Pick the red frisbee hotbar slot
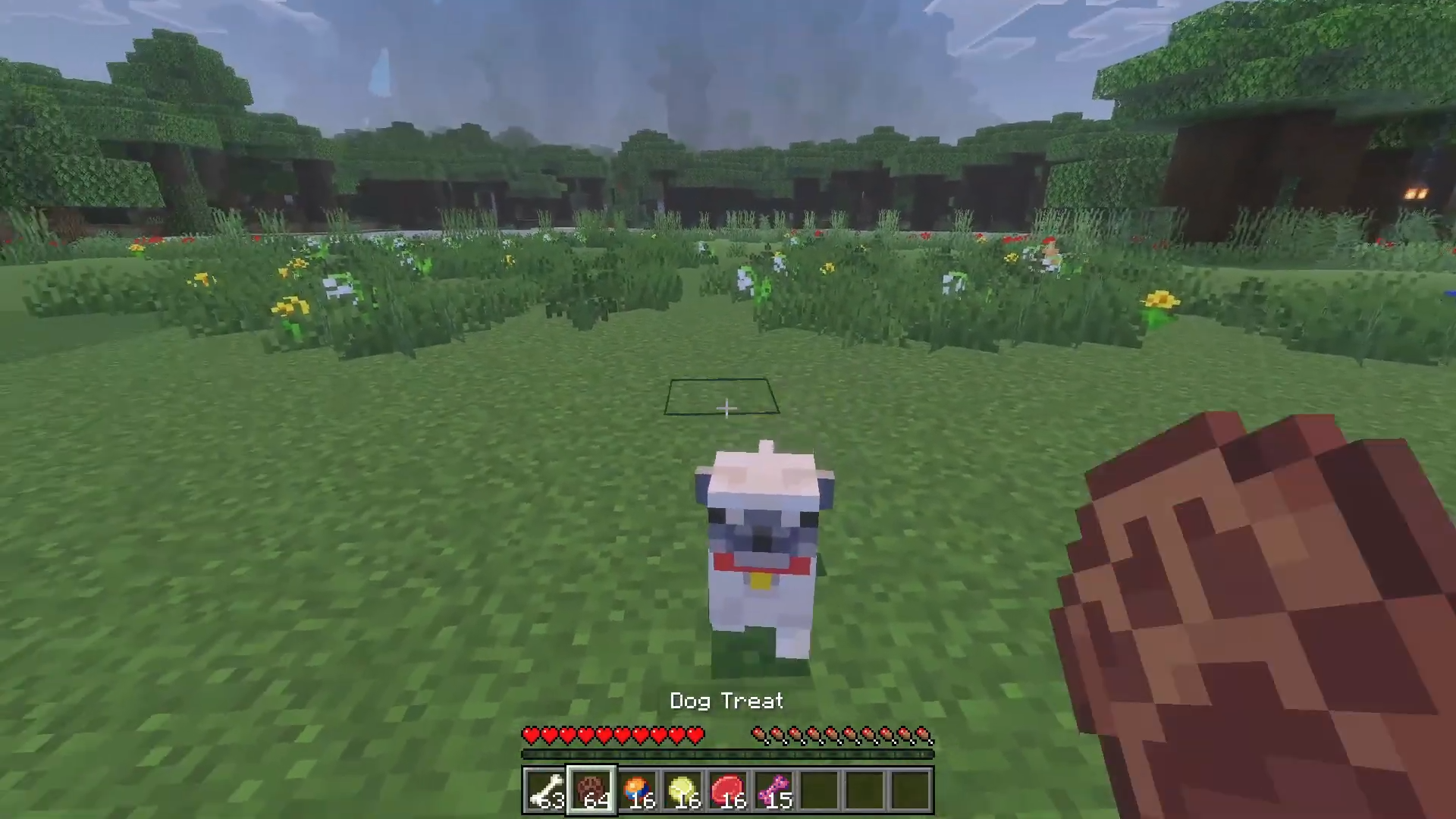This screenshot has width=1456, height=819. point(728,790)
